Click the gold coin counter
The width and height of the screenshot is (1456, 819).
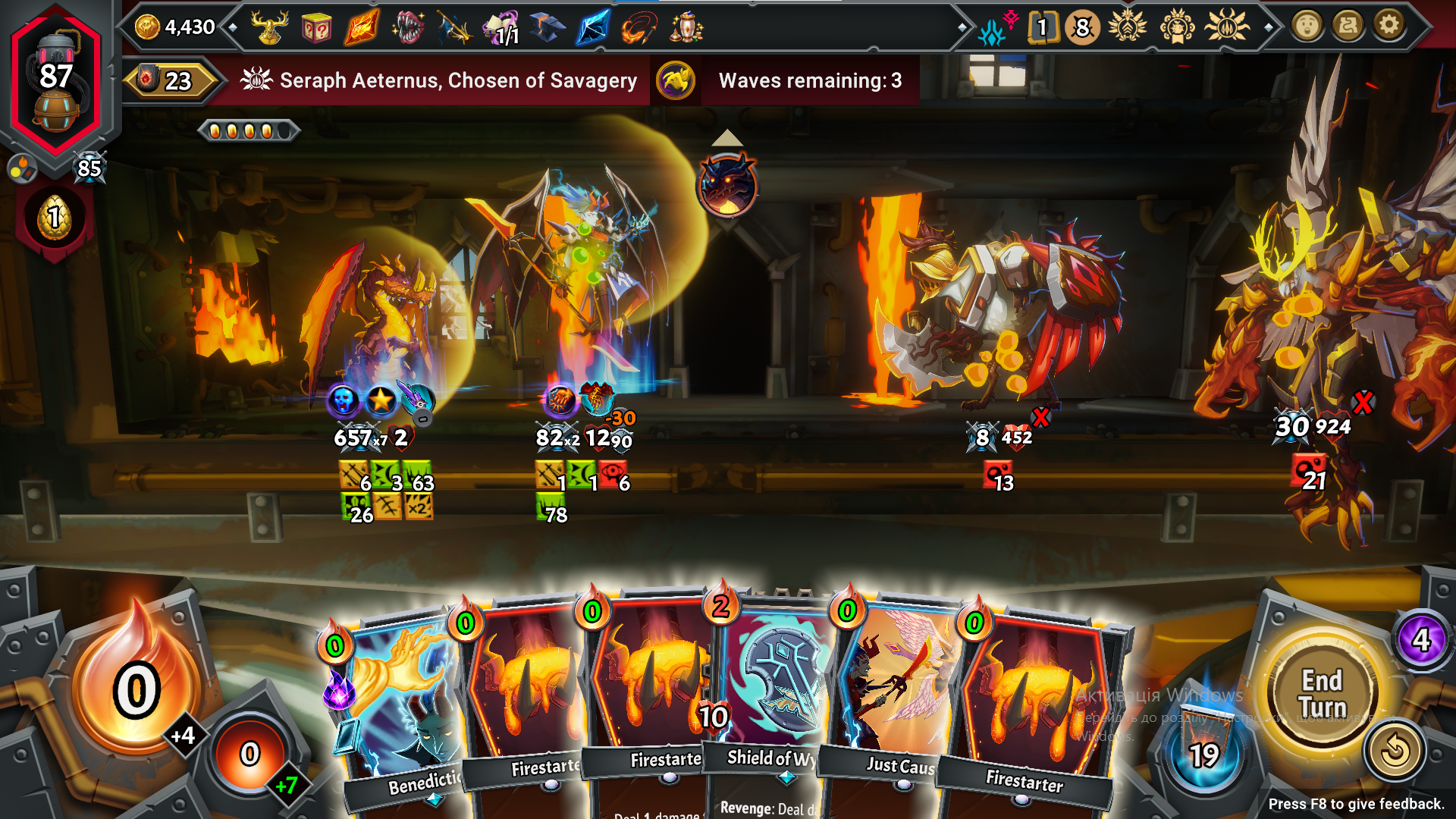[x=176, y=27]
